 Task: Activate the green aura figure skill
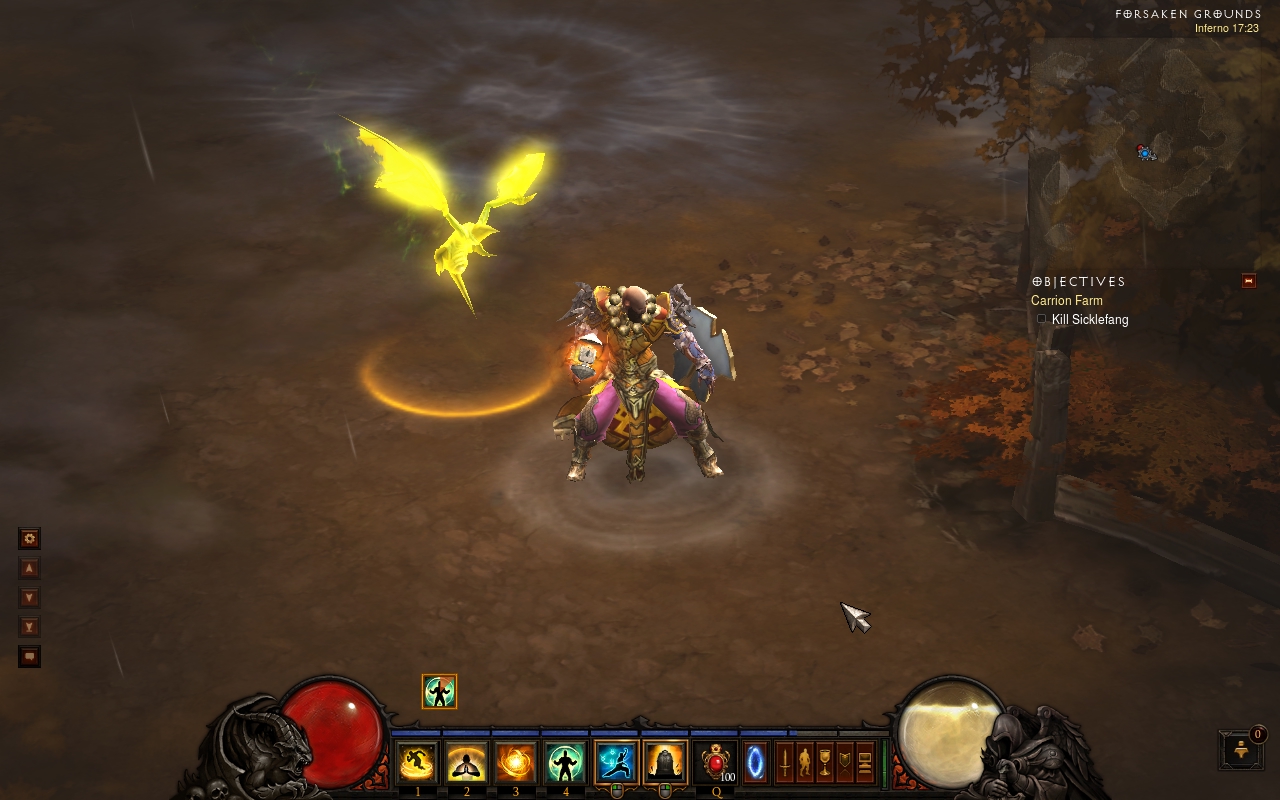pyautogui.click(x=565, y=763)
